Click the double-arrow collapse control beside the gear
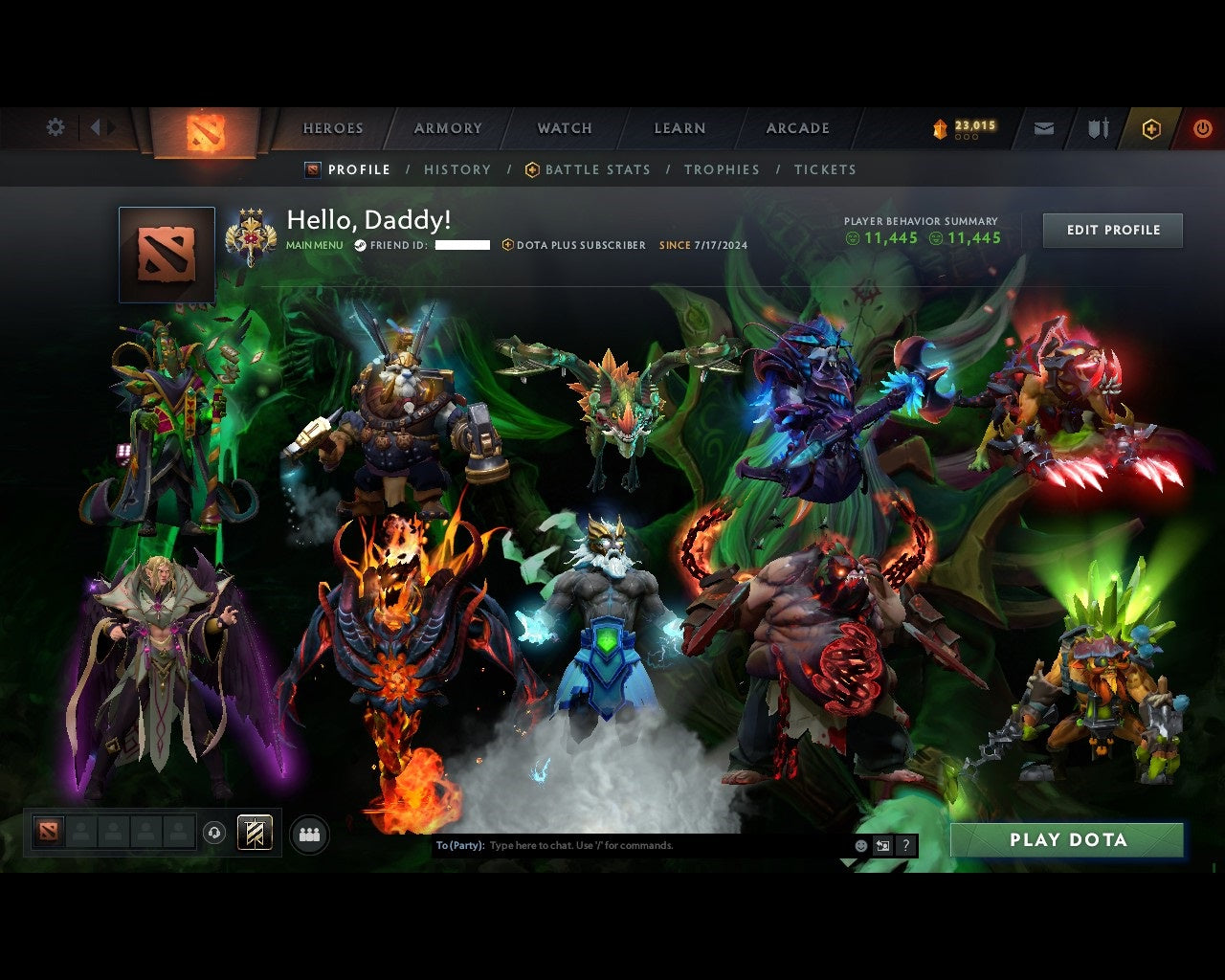The height and width of the screenshot is (980, 1225). pos(101,126)
